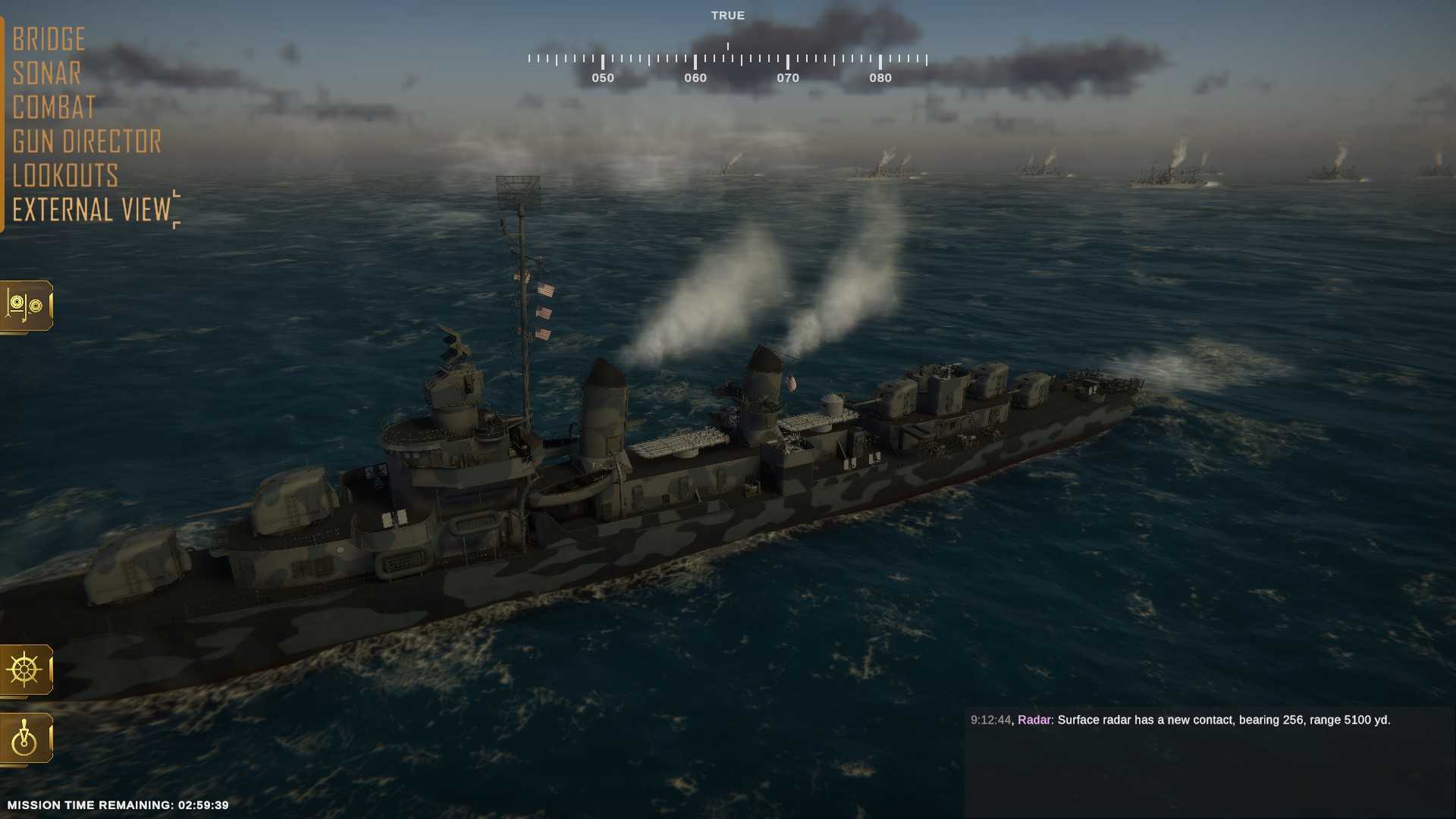Click the TRUE label above the compass

(727, 14)
